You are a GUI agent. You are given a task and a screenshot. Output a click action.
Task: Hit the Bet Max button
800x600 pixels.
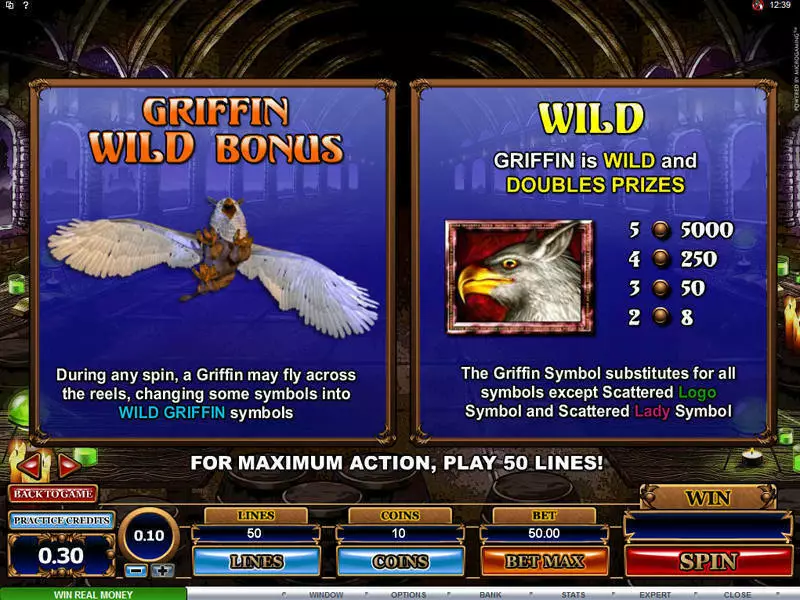pos(543,561)
